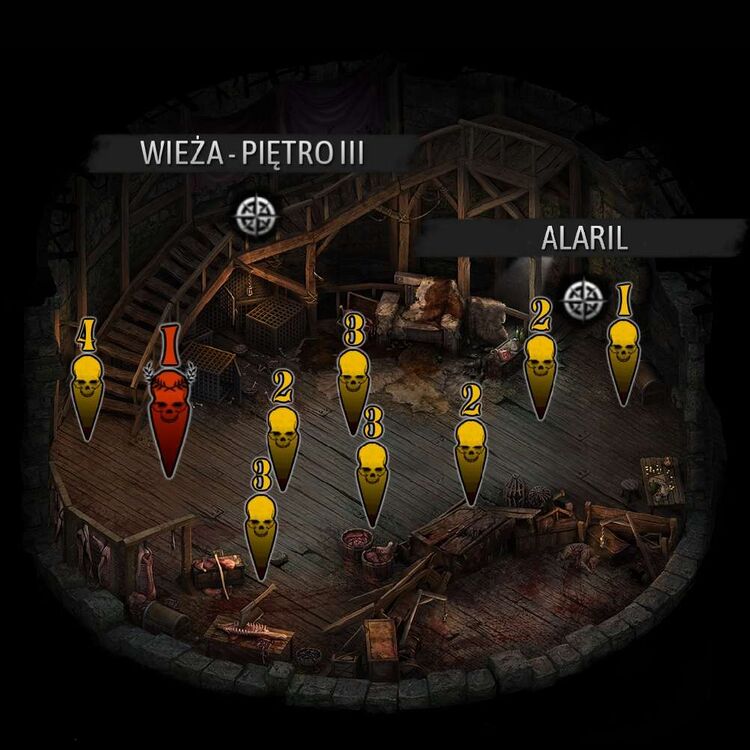Choose the yellow skull marker numbered 4
This screenshot has width=750, height=750.
(88, 385)
